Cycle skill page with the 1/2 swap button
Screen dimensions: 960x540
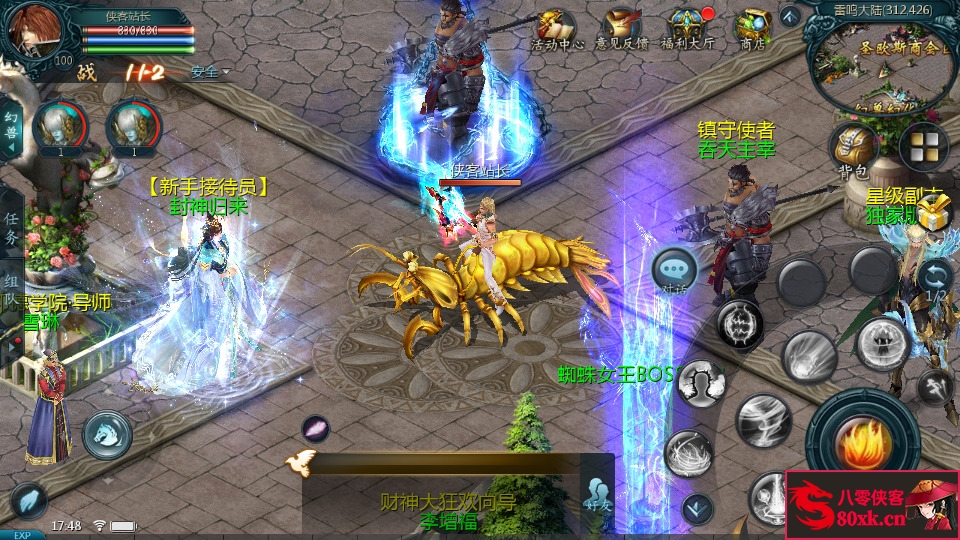935,279
